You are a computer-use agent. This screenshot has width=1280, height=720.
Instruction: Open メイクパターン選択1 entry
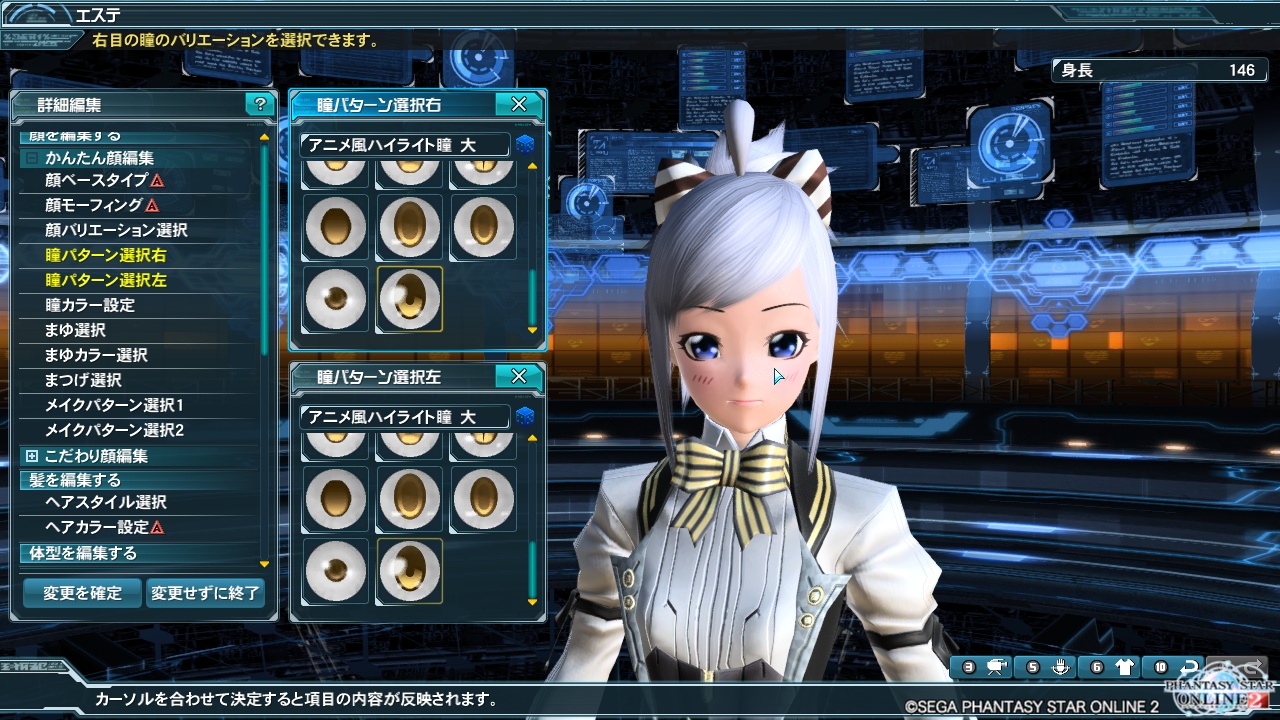tap(114, 405)
